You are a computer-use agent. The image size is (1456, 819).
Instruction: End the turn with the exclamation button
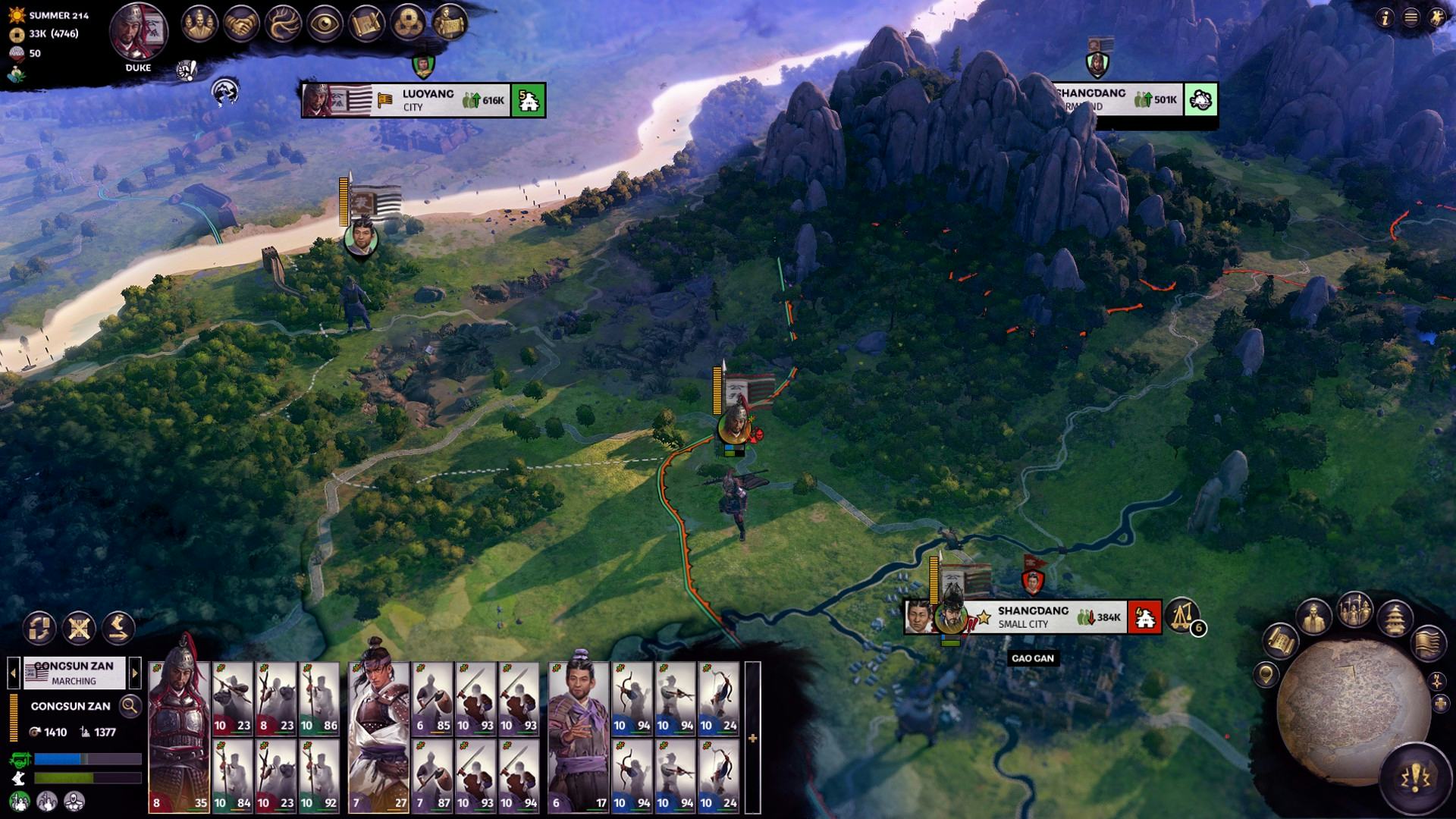pos(1414,777)
